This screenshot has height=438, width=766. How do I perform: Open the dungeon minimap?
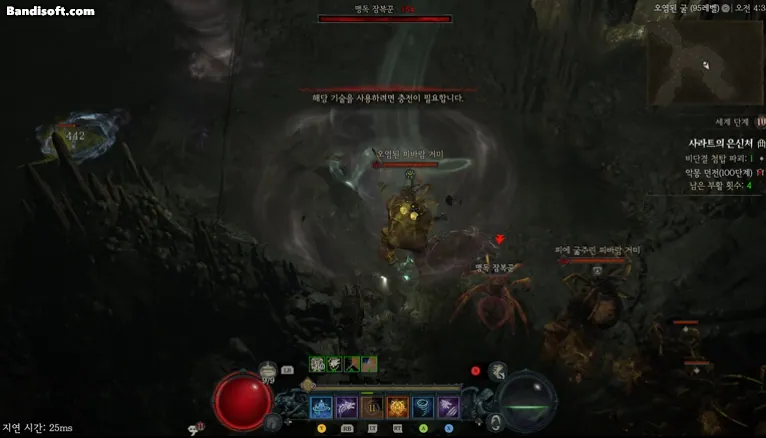[705, 62]
